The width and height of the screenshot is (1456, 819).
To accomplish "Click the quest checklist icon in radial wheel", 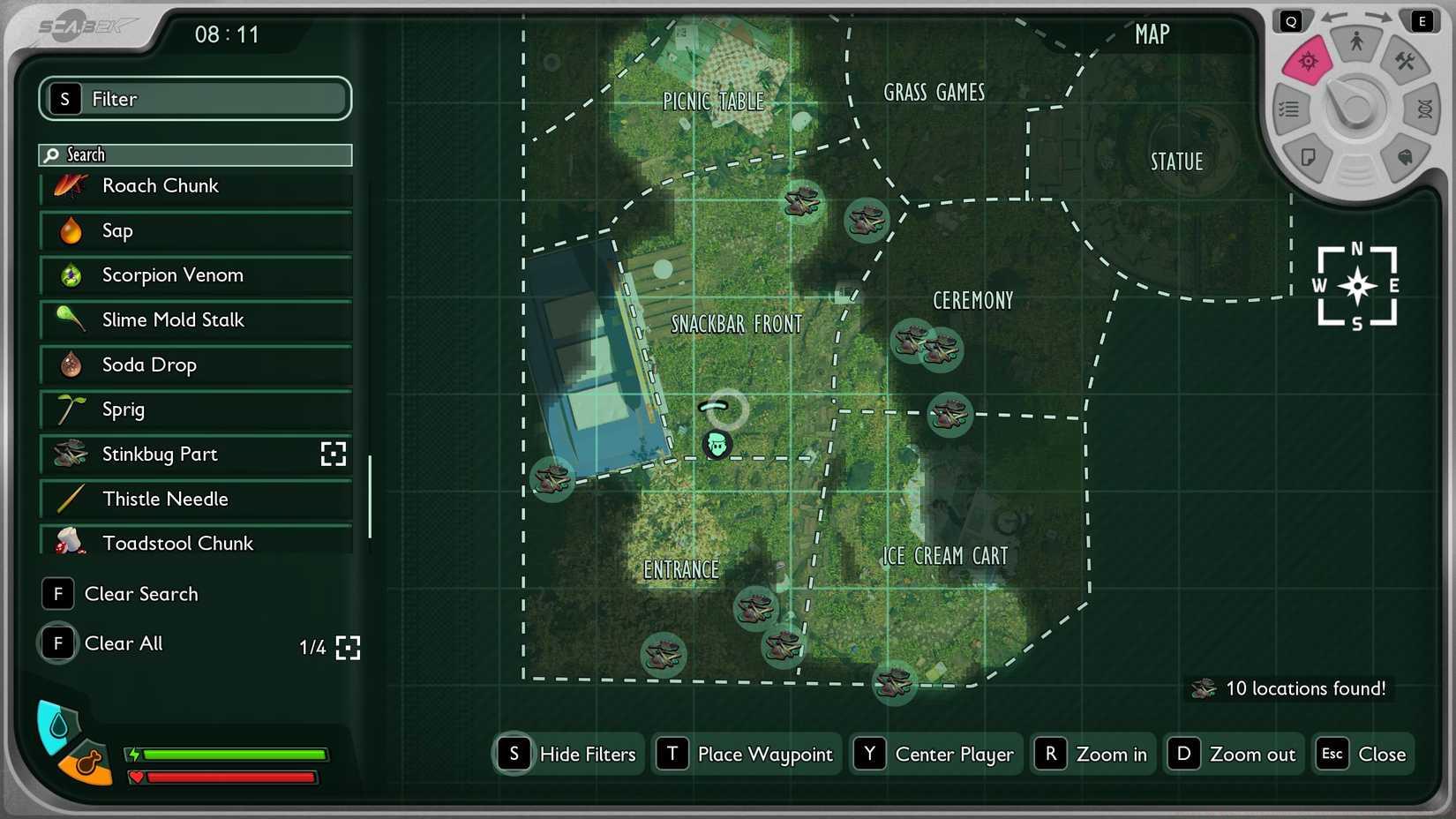I will [x=1289, y=109].
